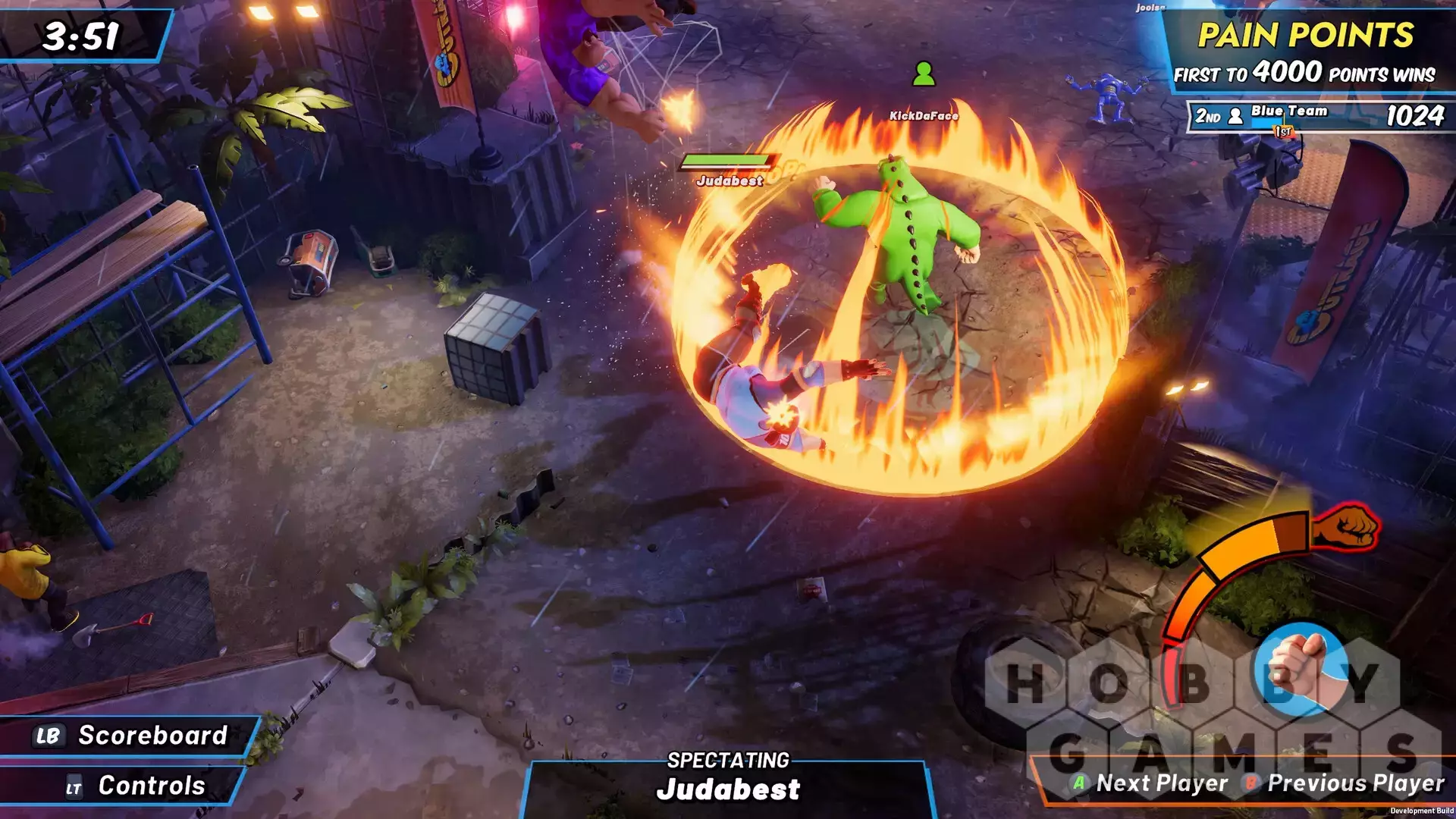Click the Blue Team score row
Screen dimensions: 1456x819
tap(1318, 116)
